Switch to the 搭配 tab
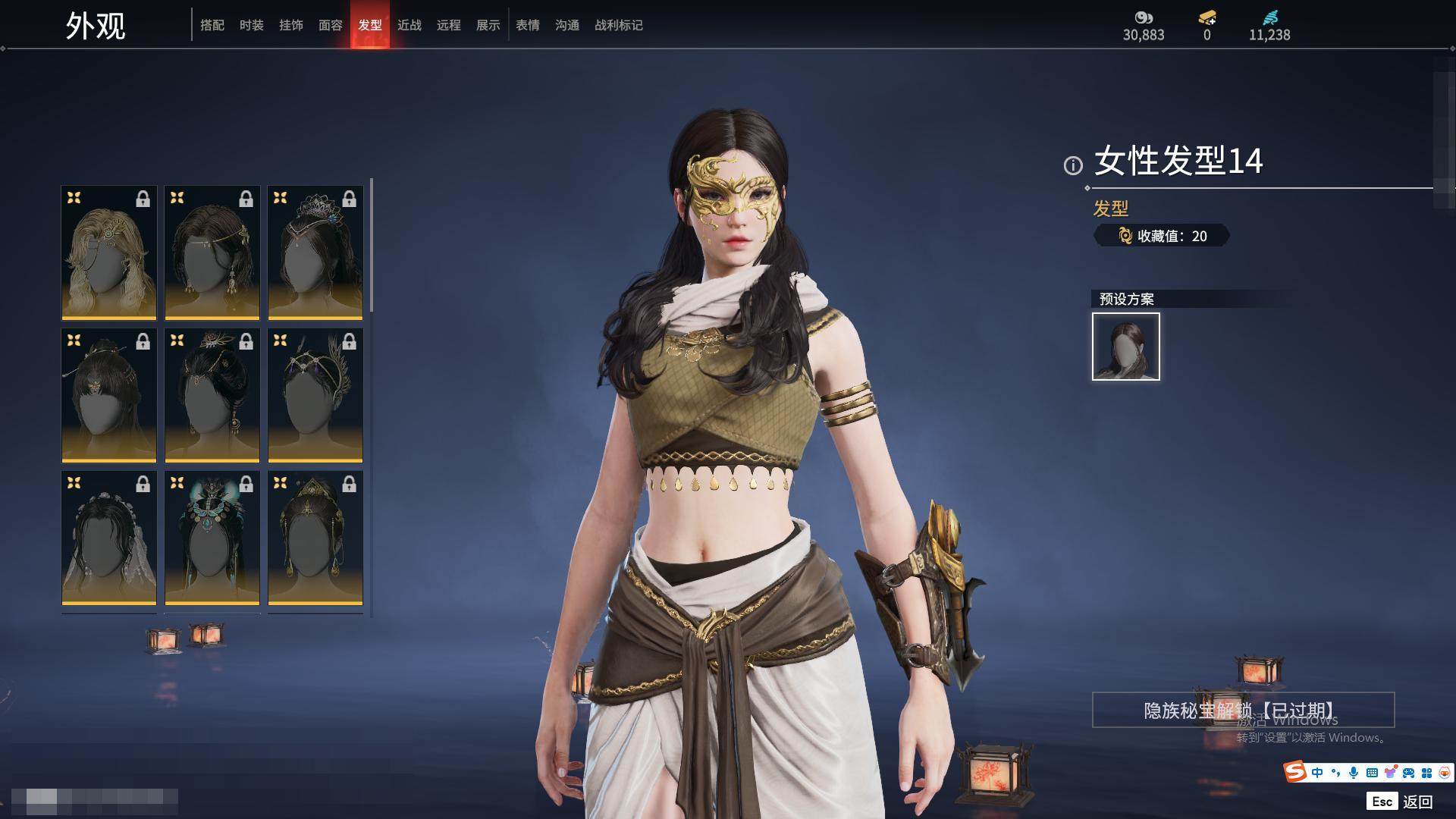 click(212, 25)
